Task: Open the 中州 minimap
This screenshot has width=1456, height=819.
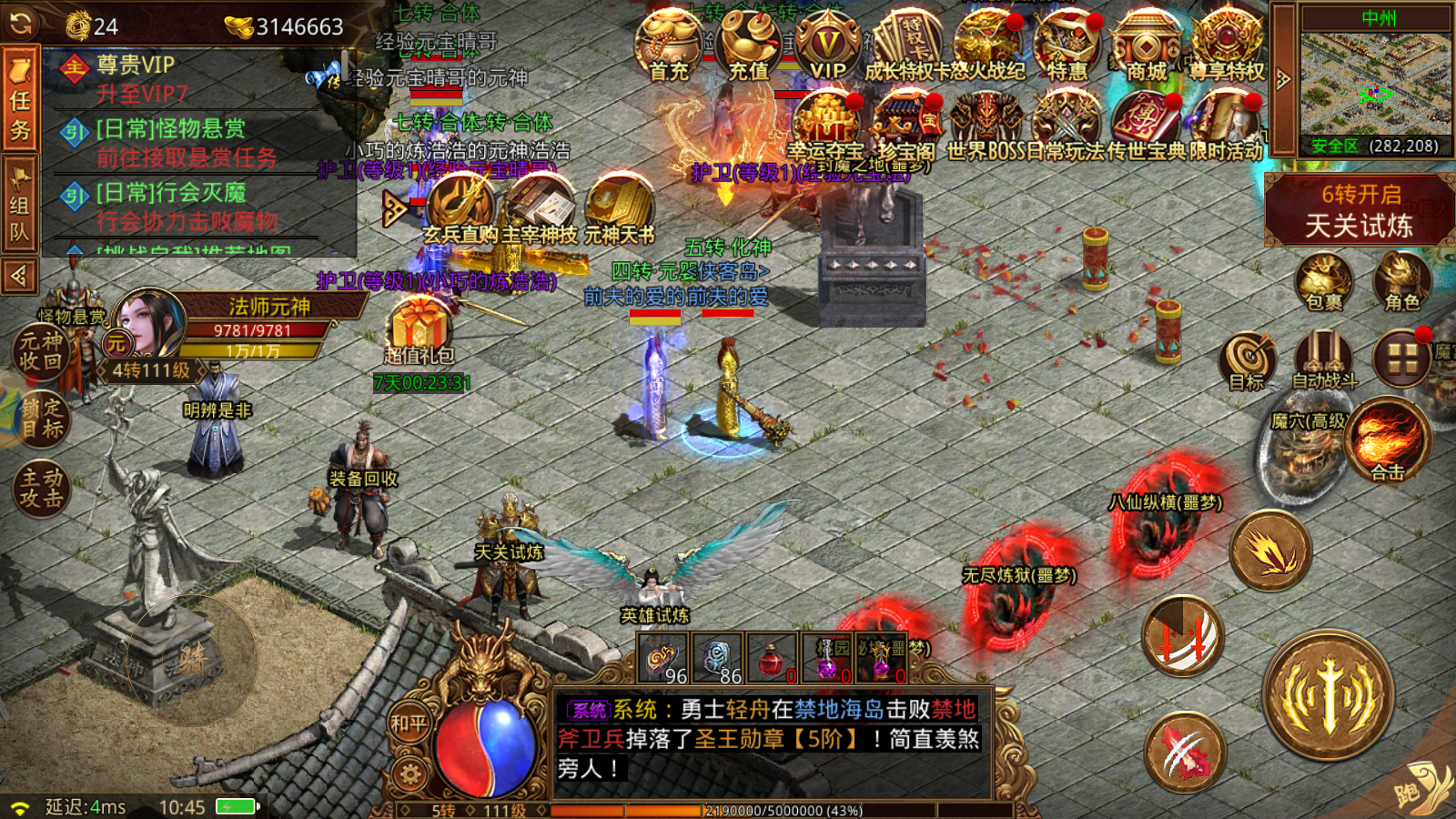Action: [x=1375, y=82]
